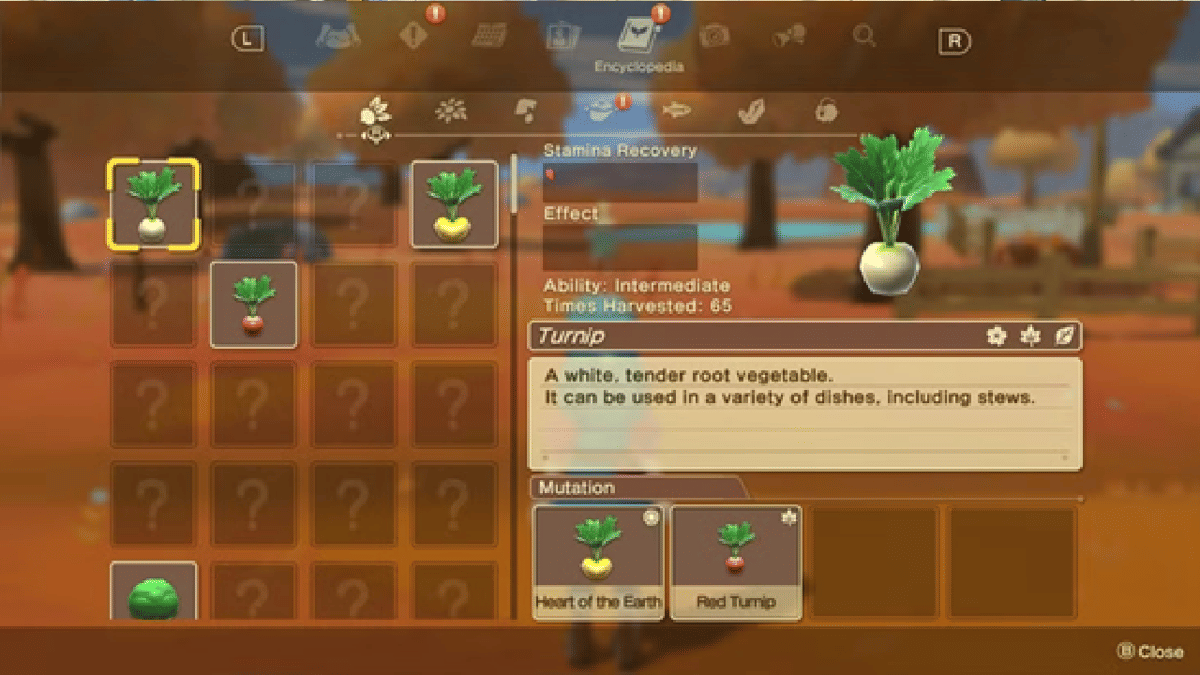Show the cooked dishes category
The image size is (1200, 675).
tap(601, 110)
